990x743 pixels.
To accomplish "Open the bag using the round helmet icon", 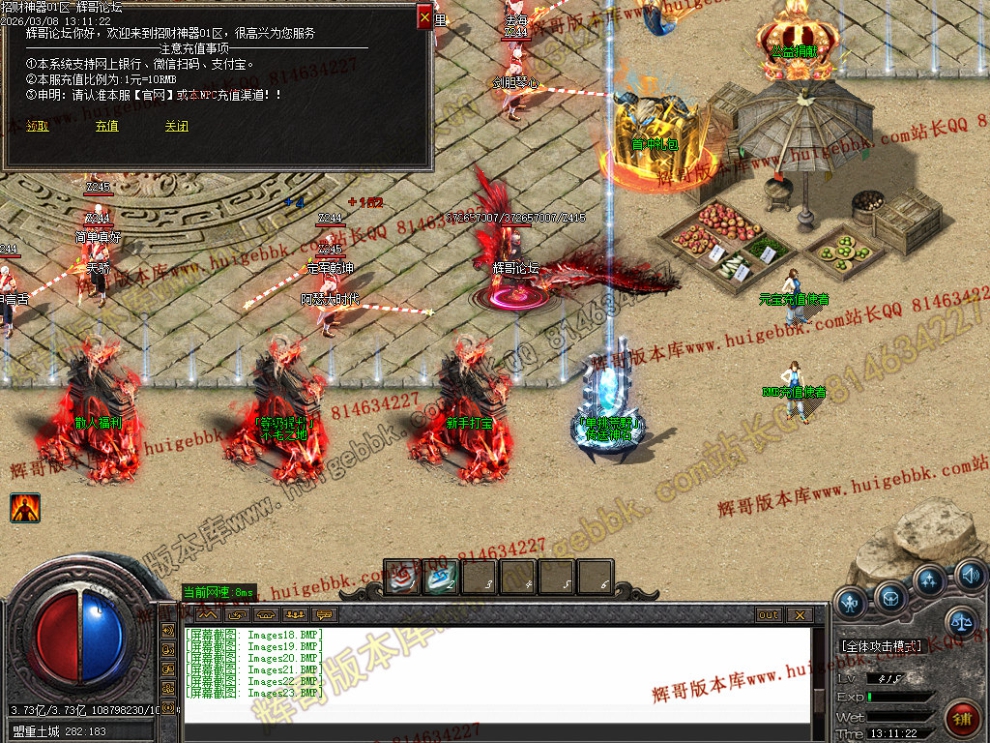I will click(x=889, y=596).
